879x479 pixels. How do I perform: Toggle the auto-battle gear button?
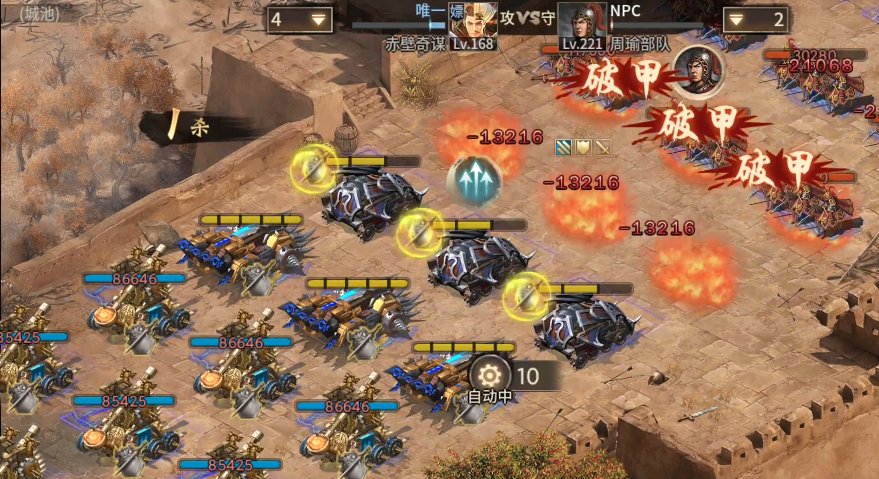(490, 375)
